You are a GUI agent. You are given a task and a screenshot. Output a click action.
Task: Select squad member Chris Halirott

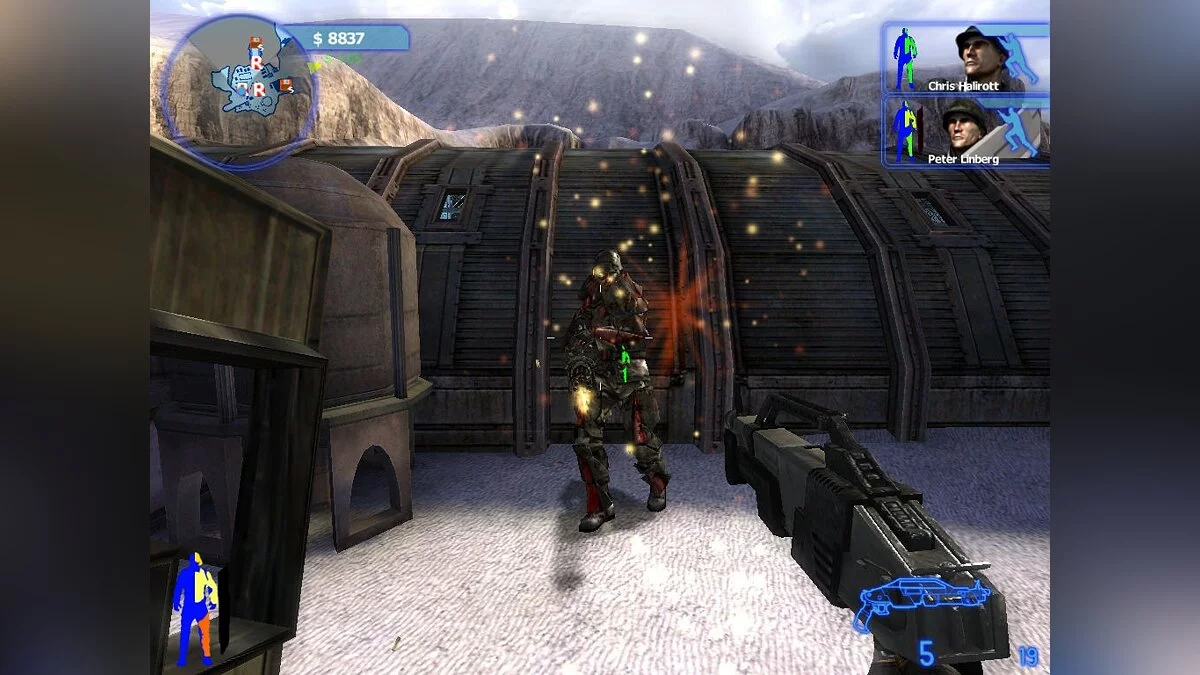coord(966,59)
